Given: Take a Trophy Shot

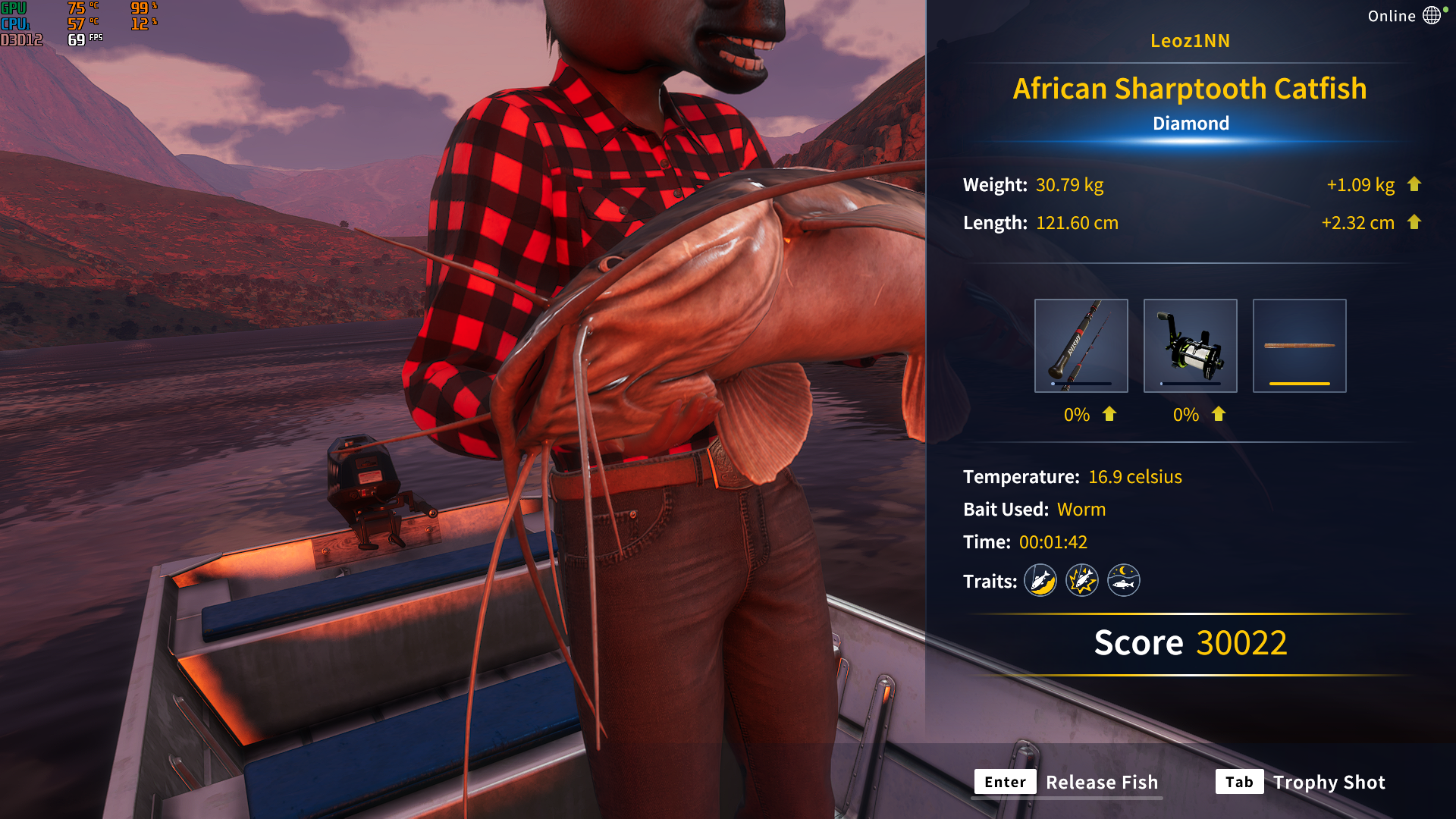Looking at the screenshot, I should click(x=1301, y=782).
